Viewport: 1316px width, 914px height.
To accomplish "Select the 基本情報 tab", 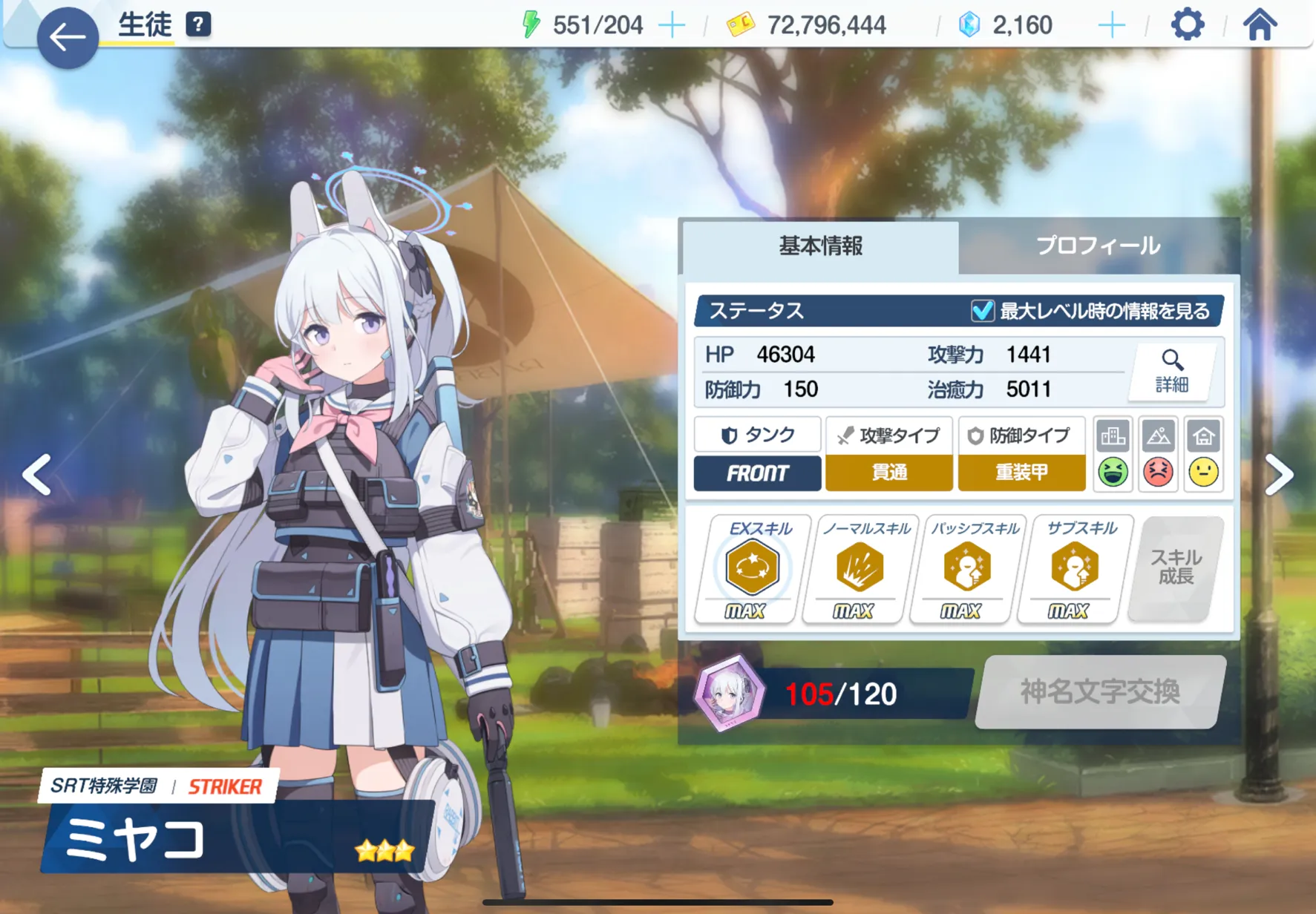I will pyautogui.click(x=820, y=246).
